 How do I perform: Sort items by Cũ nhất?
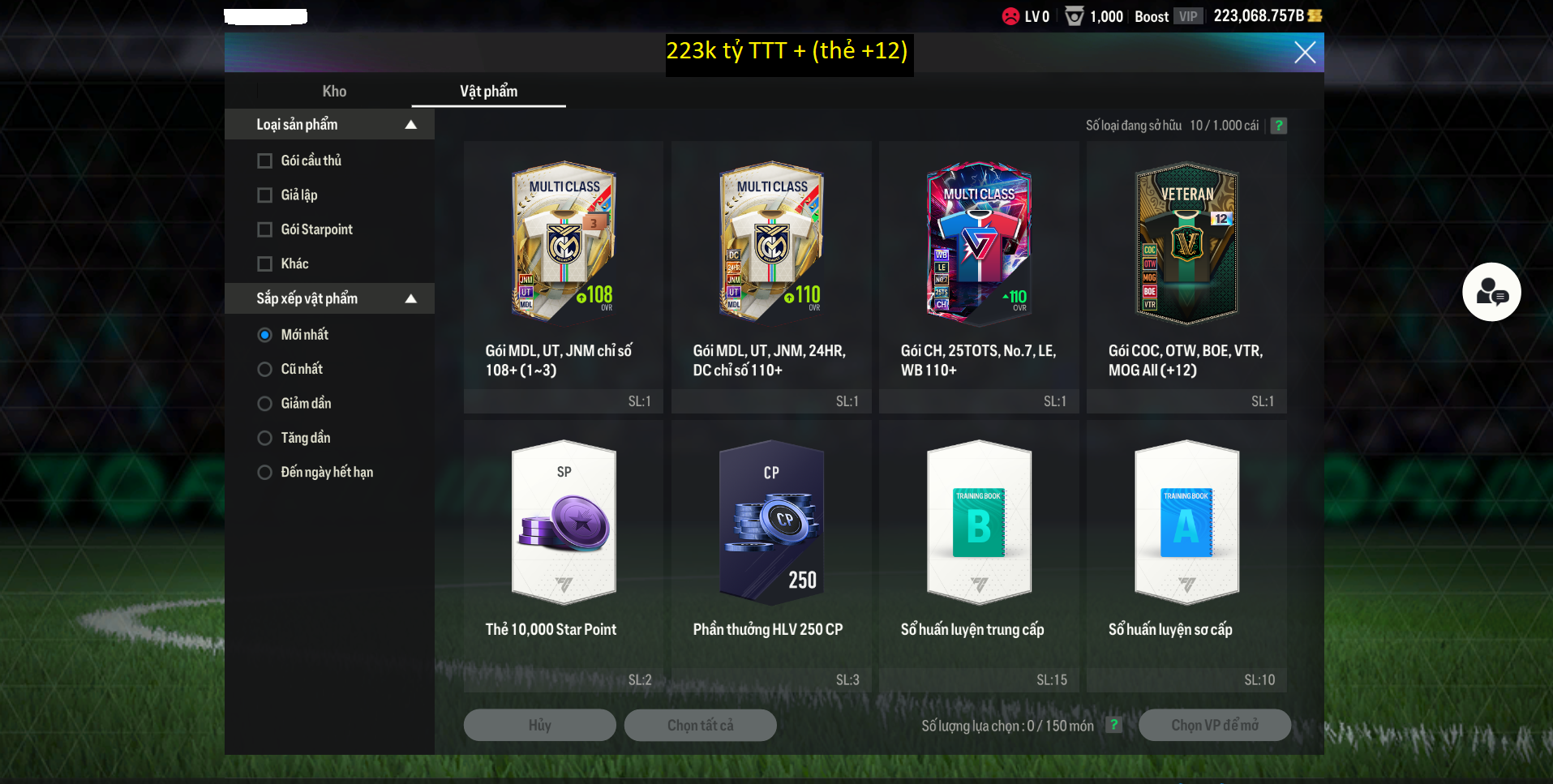(x=264, y=370)
